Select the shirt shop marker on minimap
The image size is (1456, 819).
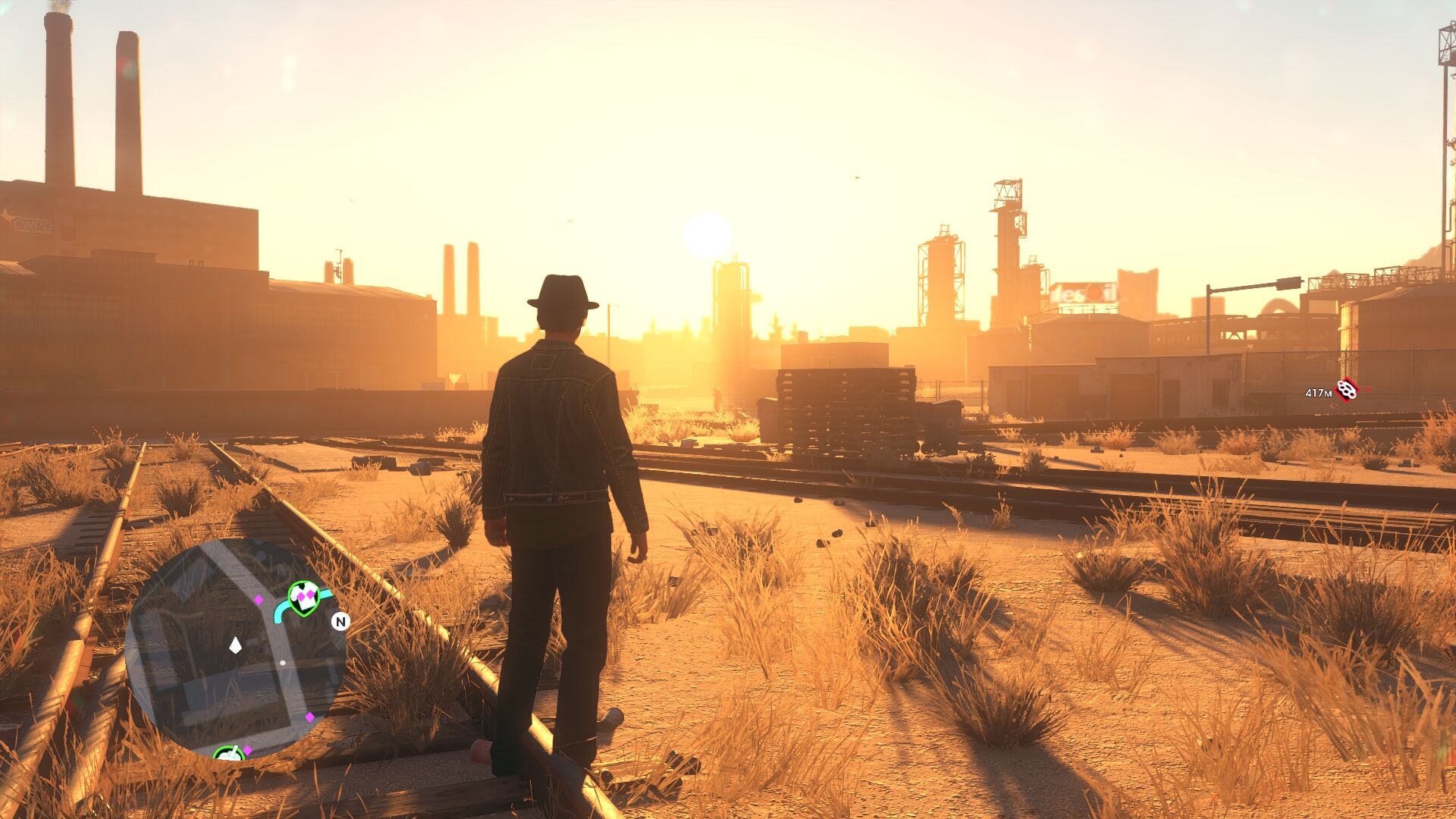coord(303,597)
